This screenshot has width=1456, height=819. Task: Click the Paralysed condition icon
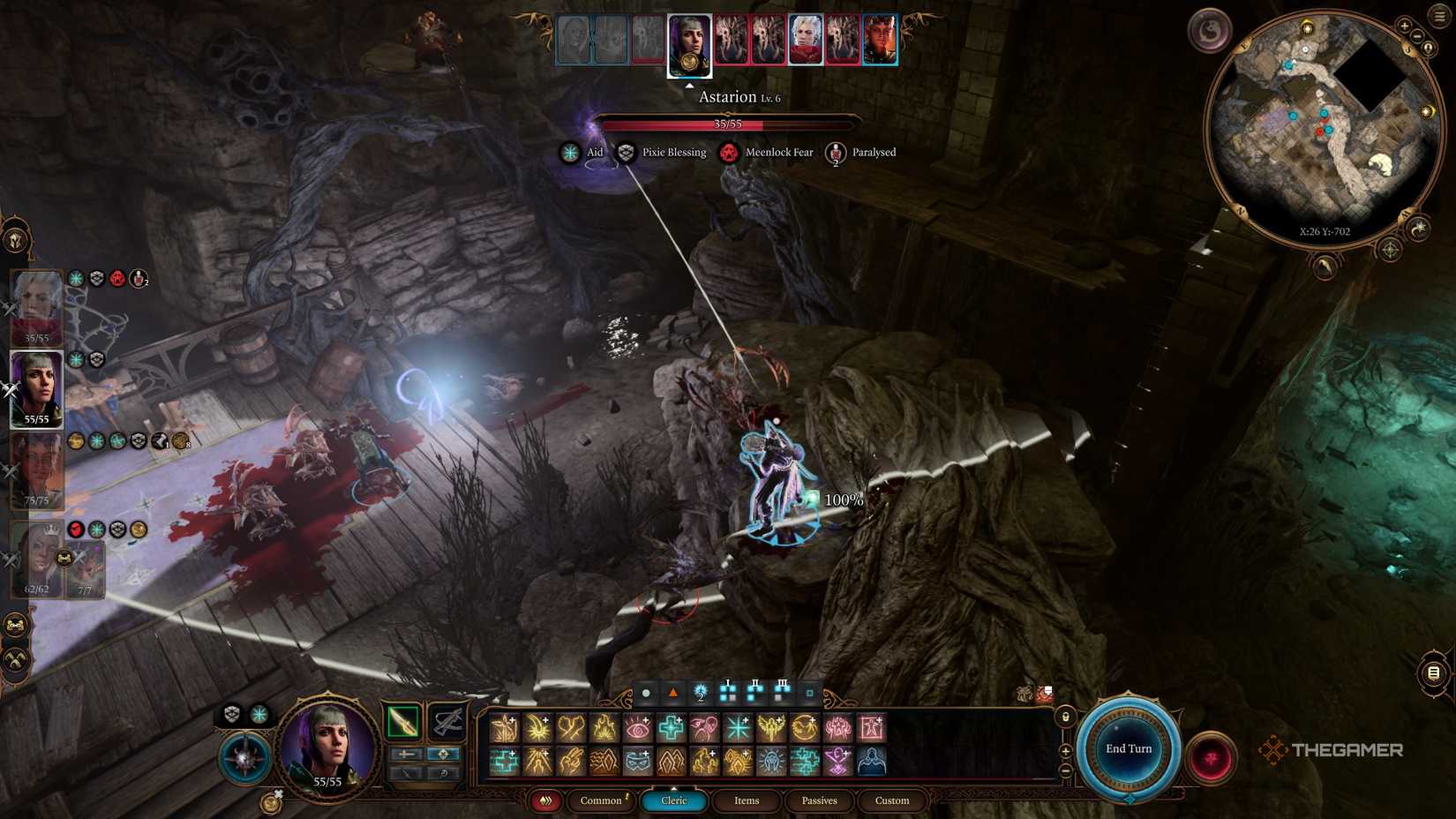click(835, 152)
